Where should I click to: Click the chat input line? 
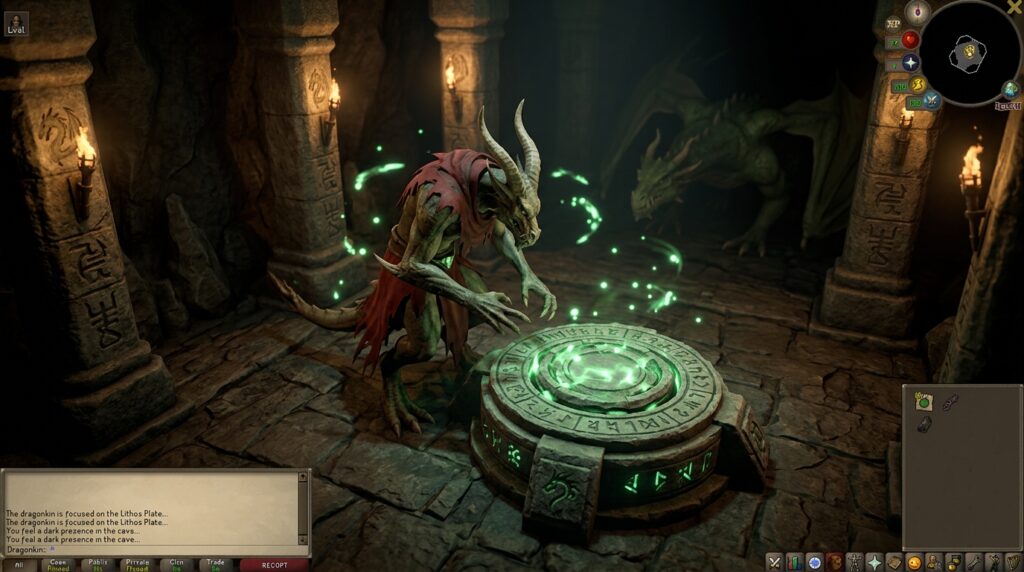pyautogui.click(x=150, y=549)
